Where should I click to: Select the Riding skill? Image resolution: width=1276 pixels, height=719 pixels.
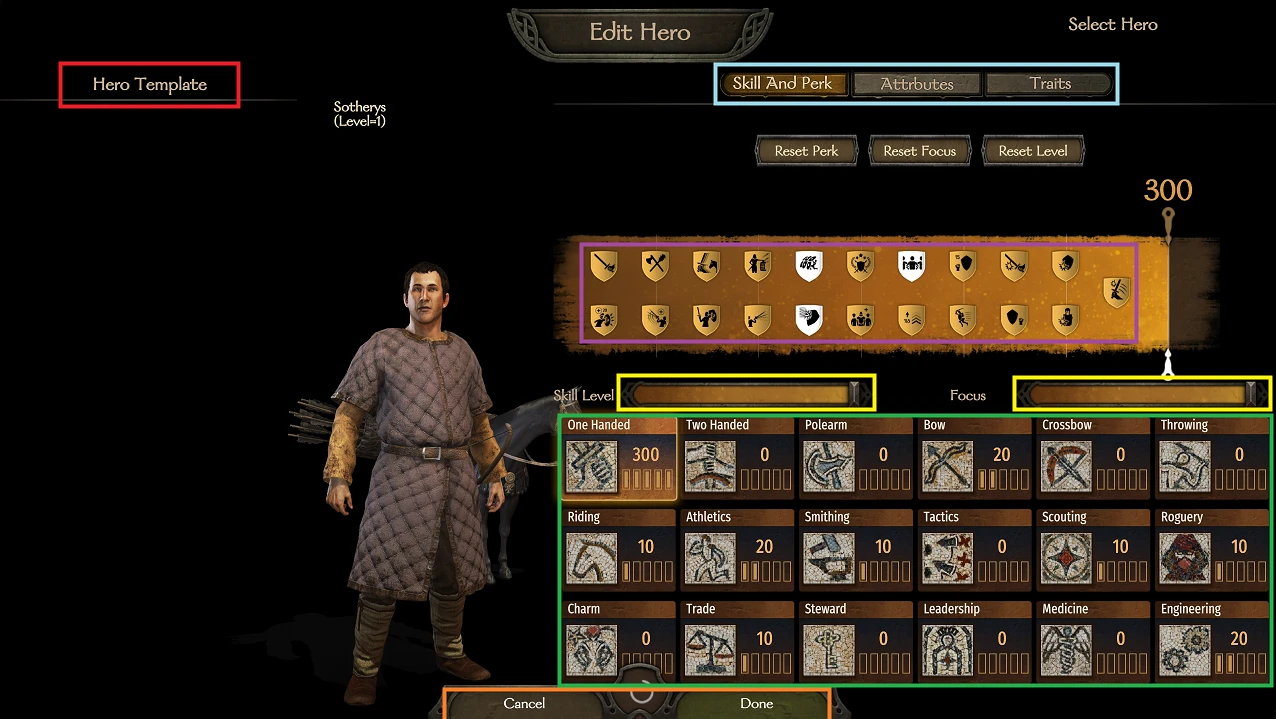tap(617, 550)
